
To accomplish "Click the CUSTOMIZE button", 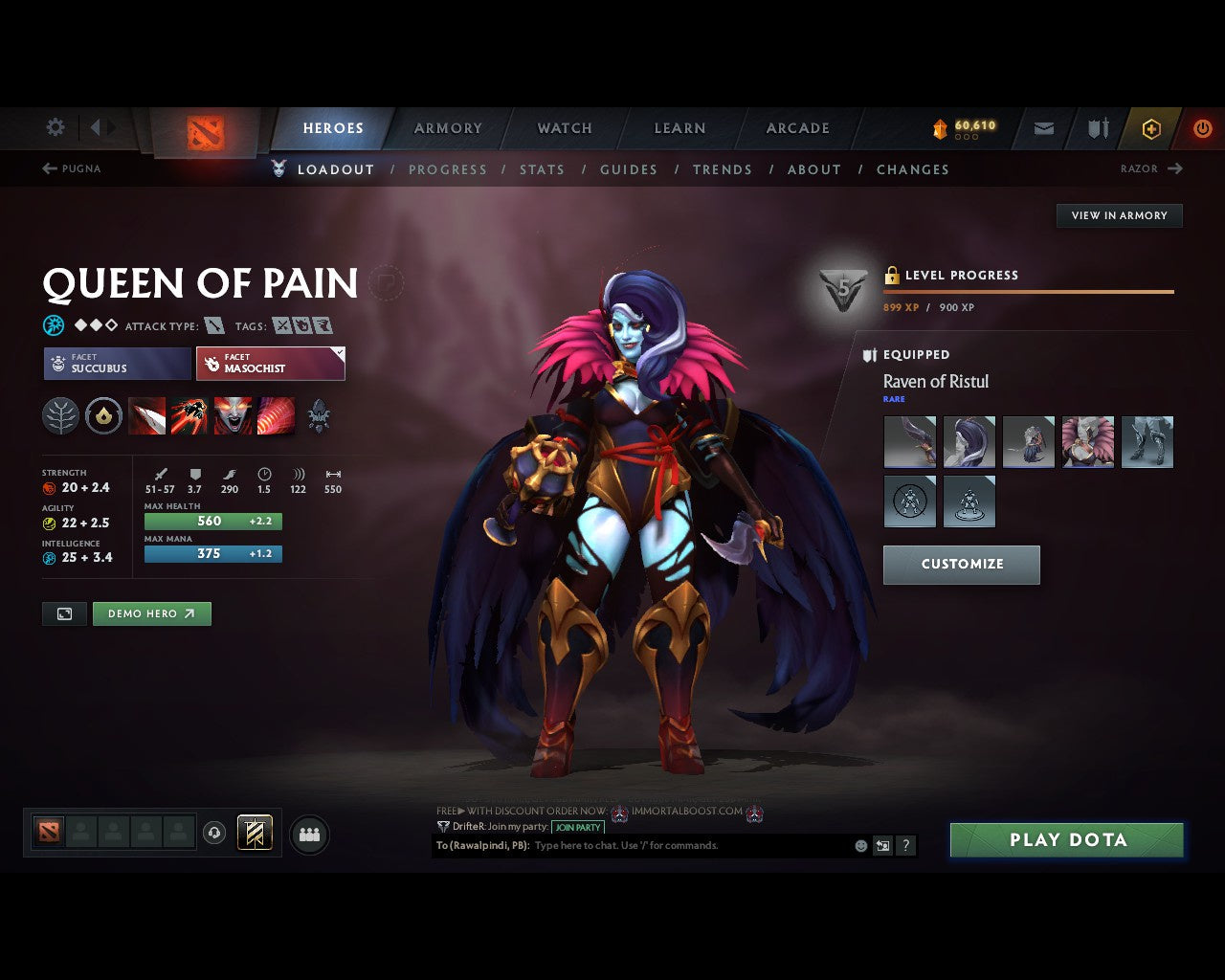I will point(961,565).
